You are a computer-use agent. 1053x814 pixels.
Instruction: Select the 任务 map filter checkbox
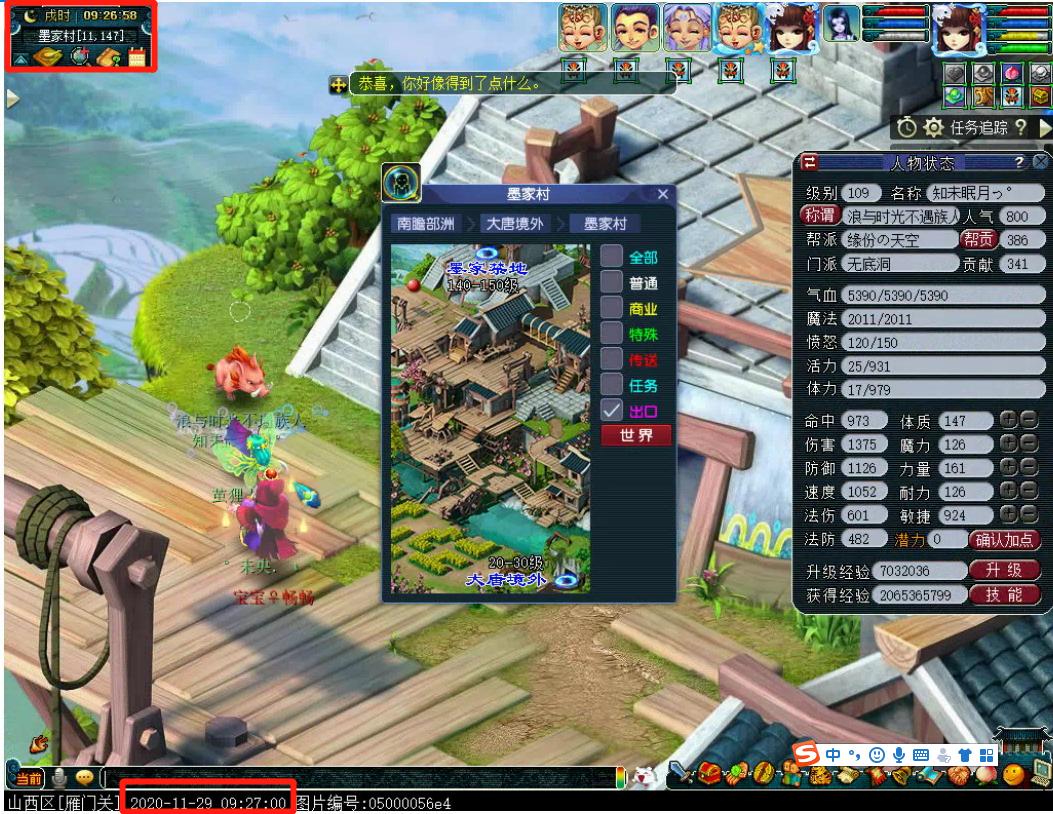tap(612, 384)
